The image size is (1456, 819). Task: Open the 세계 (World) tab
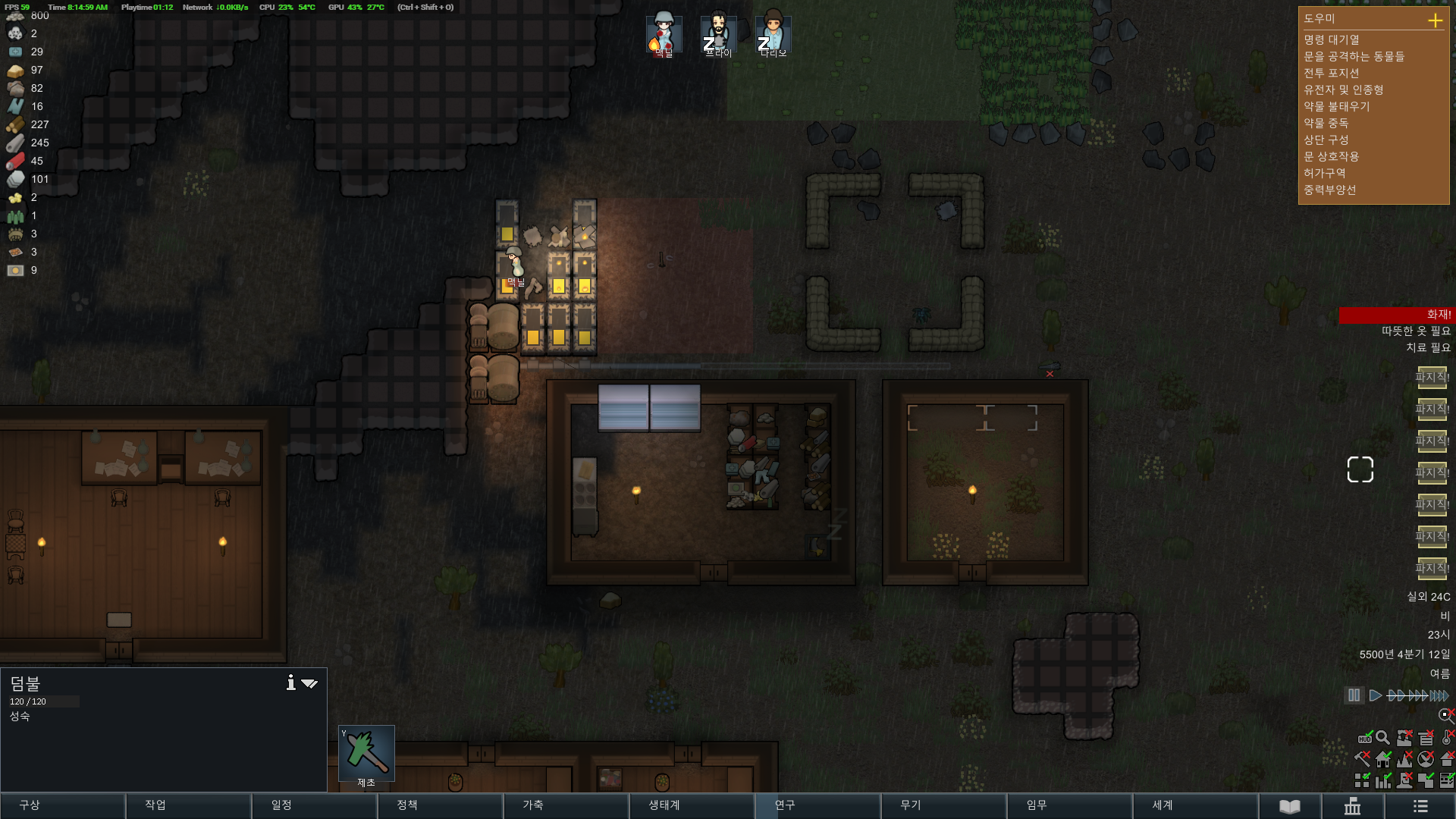click(1195, 805)
